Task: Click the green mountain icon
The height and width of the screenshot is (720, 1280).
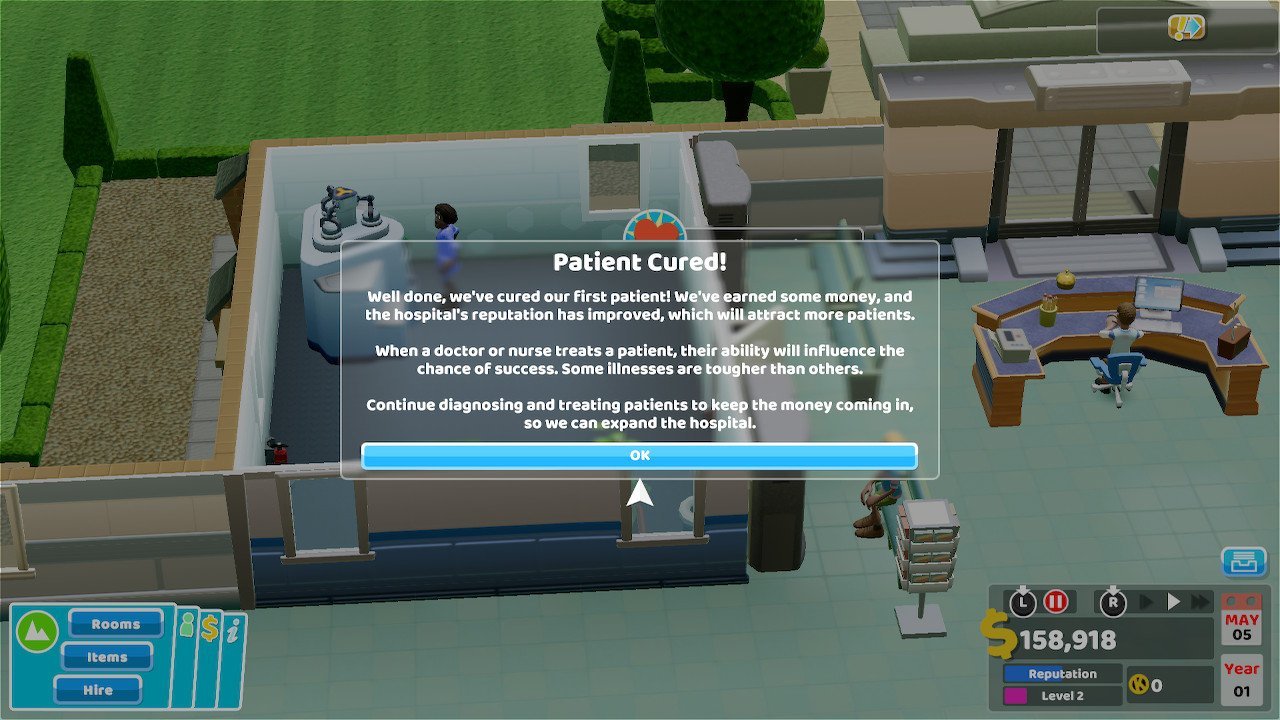Action: [36, 632]
